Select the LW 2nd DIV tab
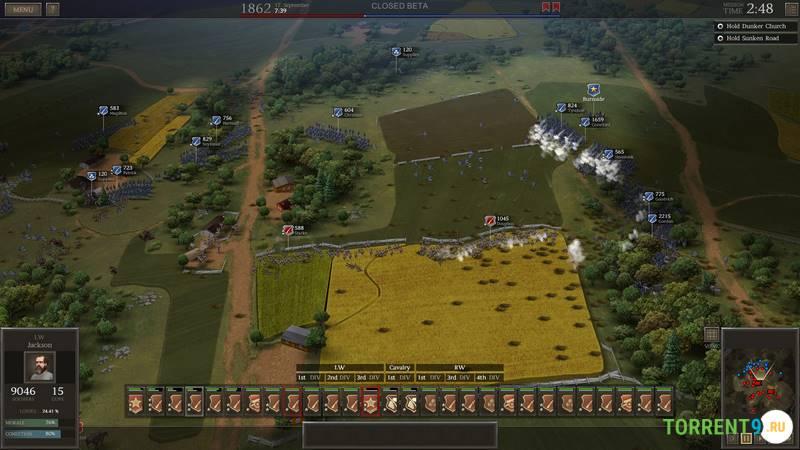The height and width of the screenshot is (450, 800). coord(338,377)
